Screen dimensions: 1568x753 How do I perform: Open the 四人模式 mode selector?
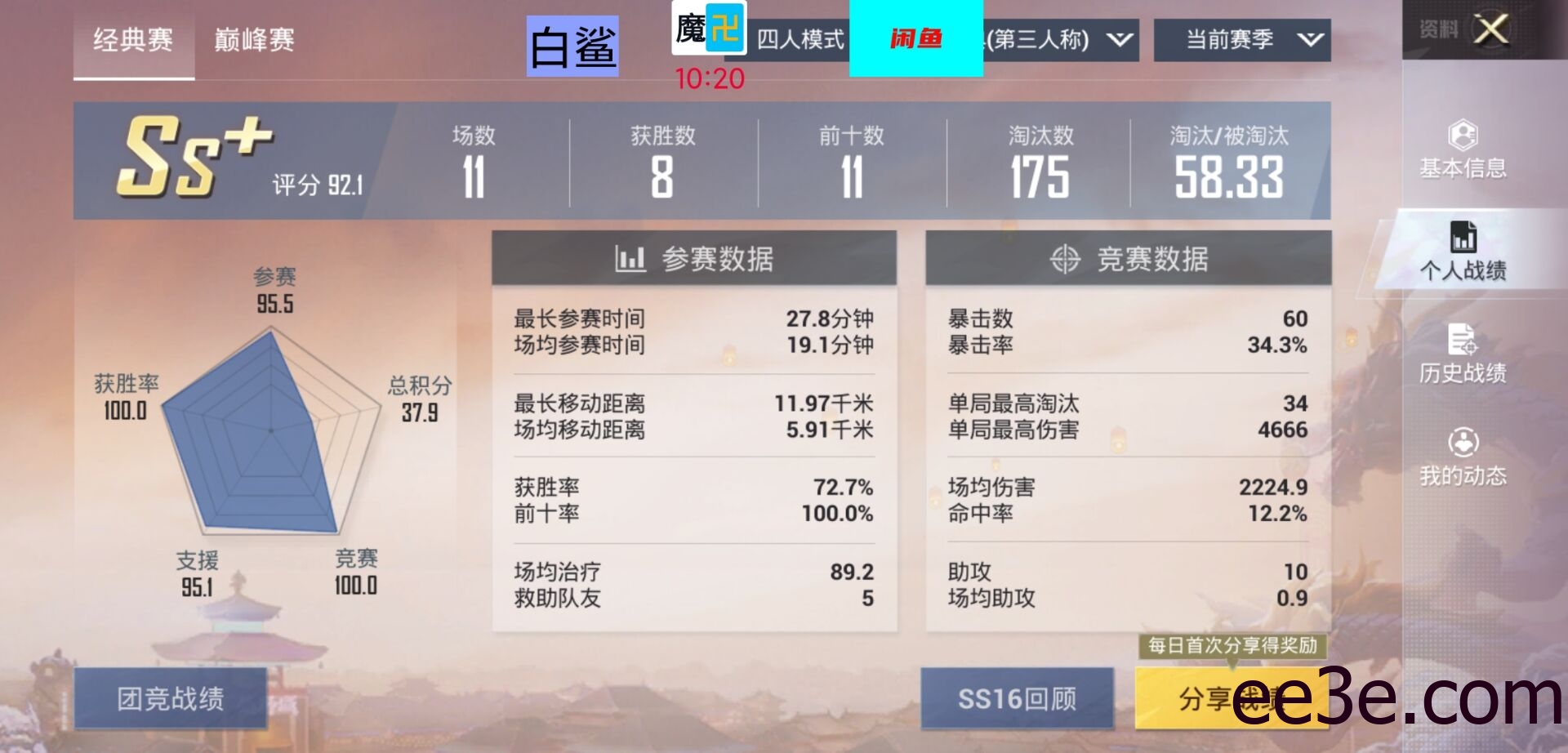(x=799, y=38)
